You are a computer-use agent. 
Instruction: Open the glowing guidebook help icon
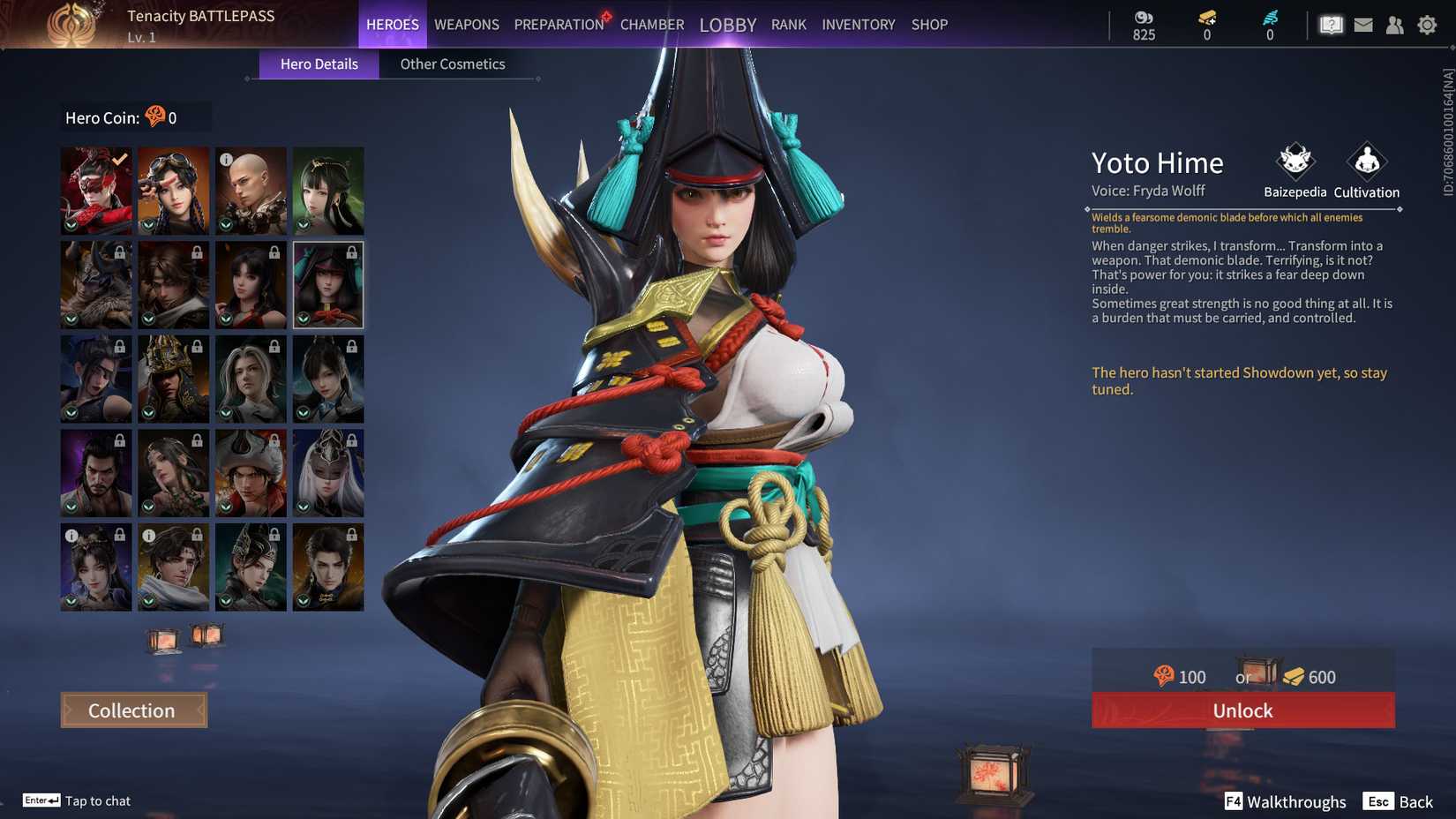click(x=1331, y=25)
